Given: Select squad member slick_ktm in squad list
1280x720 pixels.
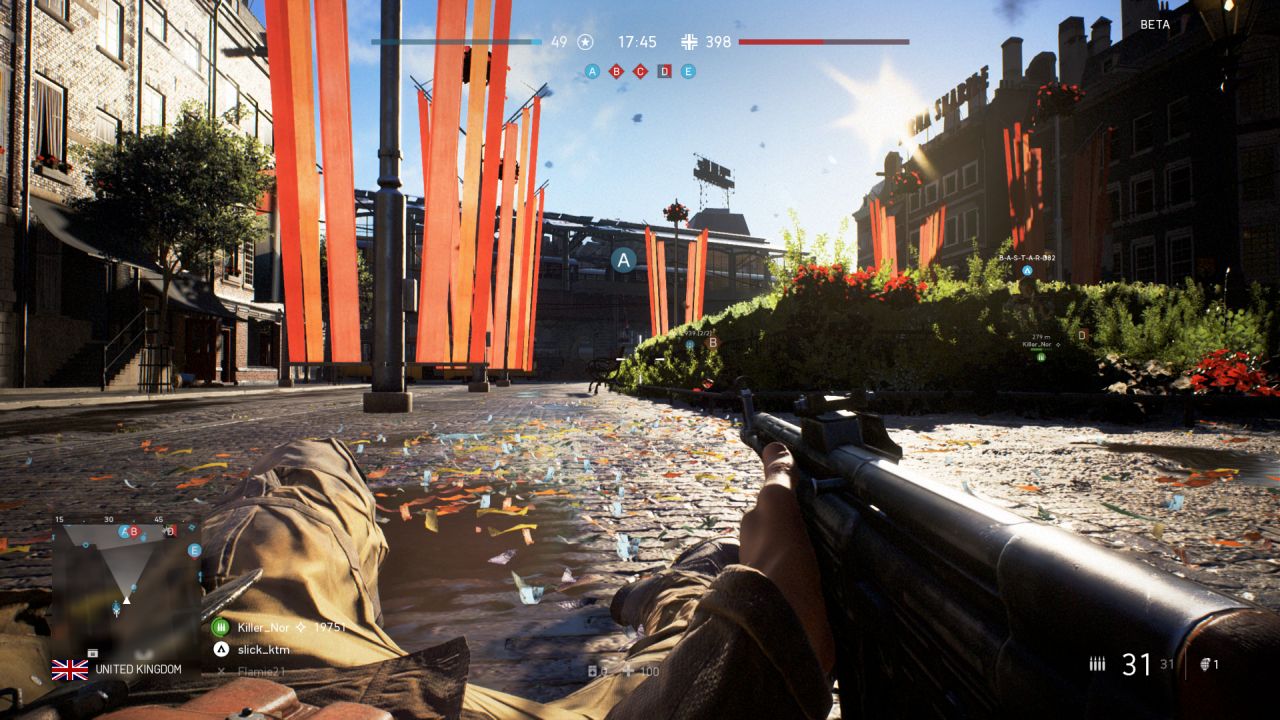Looking at the screenshot, I should [264, 649].
